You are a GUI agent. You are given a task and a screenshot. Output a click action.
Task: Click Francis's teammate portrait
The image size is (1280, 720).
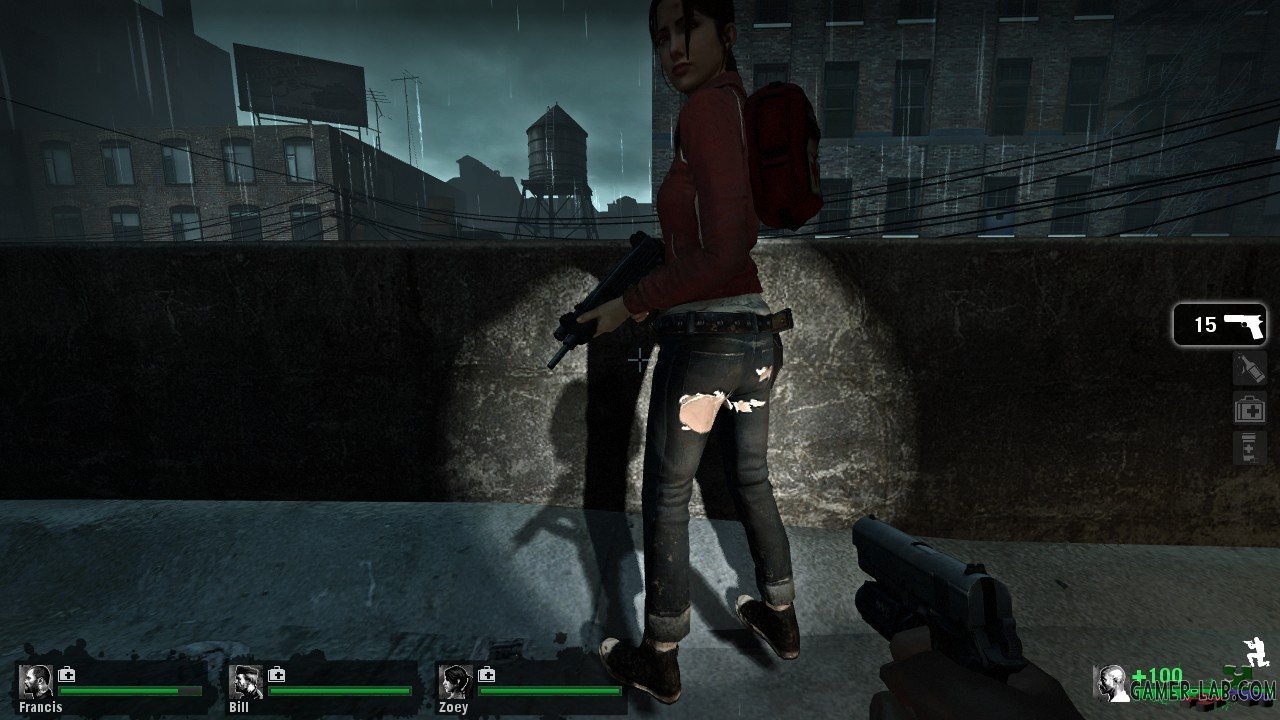[x=37, y=682]
